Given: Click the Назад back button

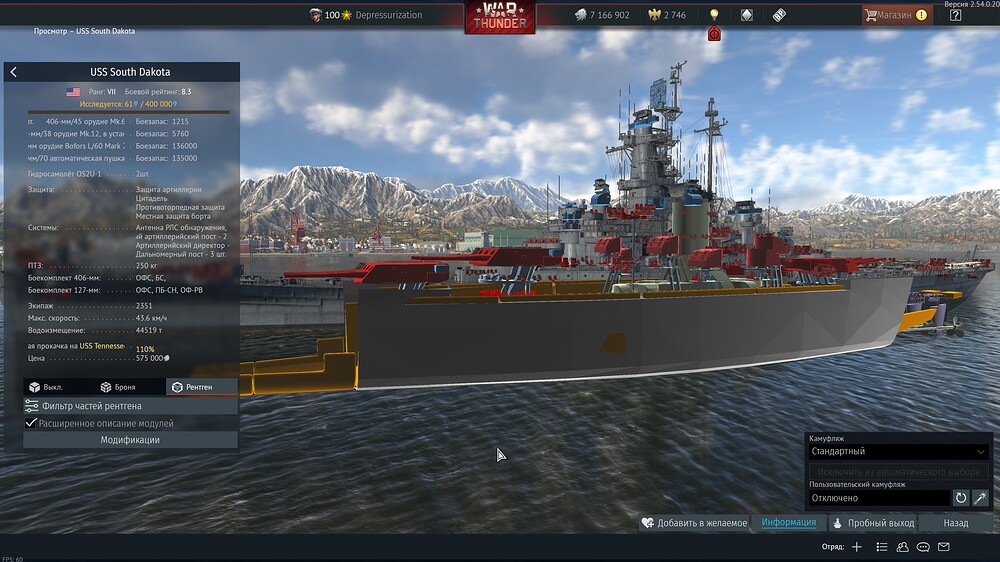Looking at the screenshot, I should pyautogui.click(x=955, y=523).
